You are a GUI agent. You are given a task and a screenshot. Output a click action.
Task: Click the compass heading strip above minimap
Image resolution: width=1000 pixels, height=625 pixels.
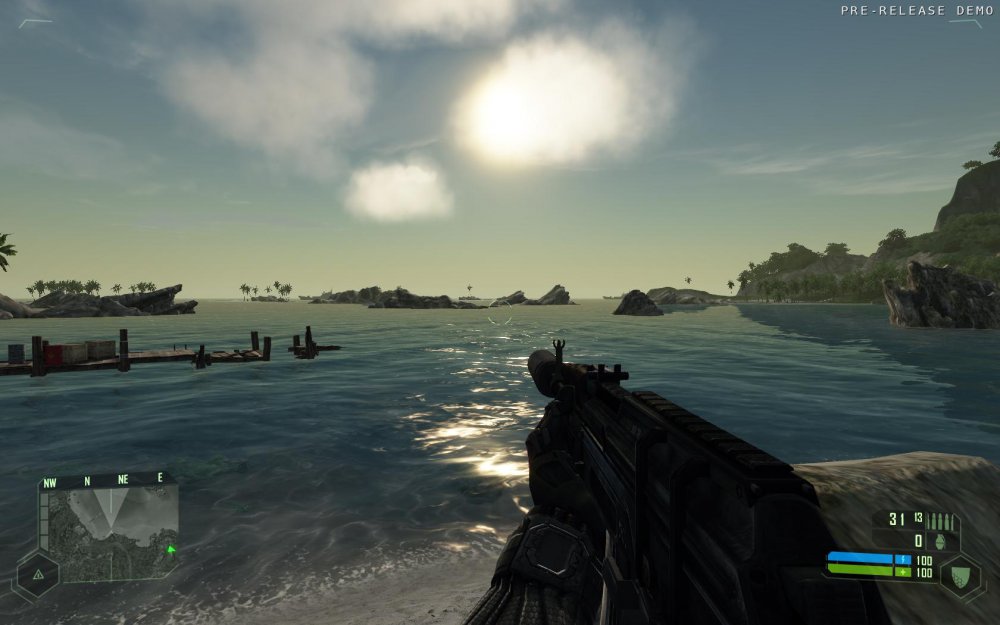(x=105, y=480)
